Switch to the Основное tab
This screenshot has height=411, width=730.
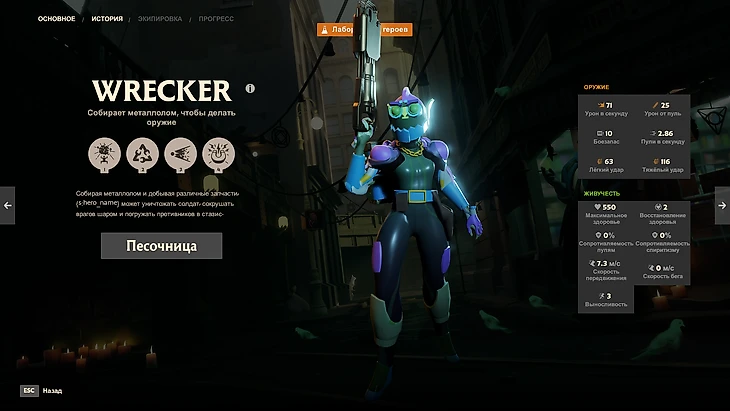coord(56,18)
